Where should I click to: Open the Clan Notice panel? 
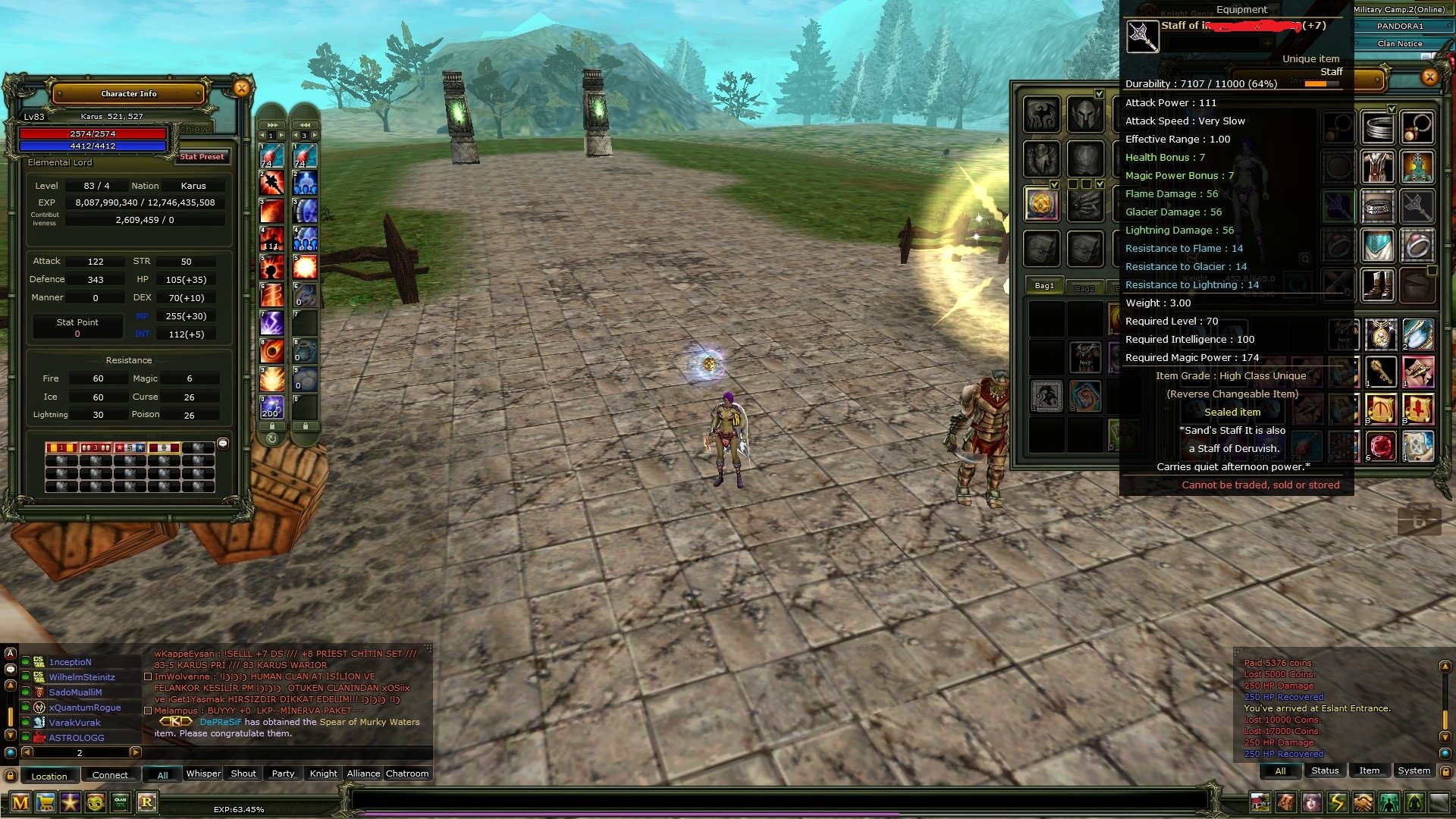coord(1399,44)
